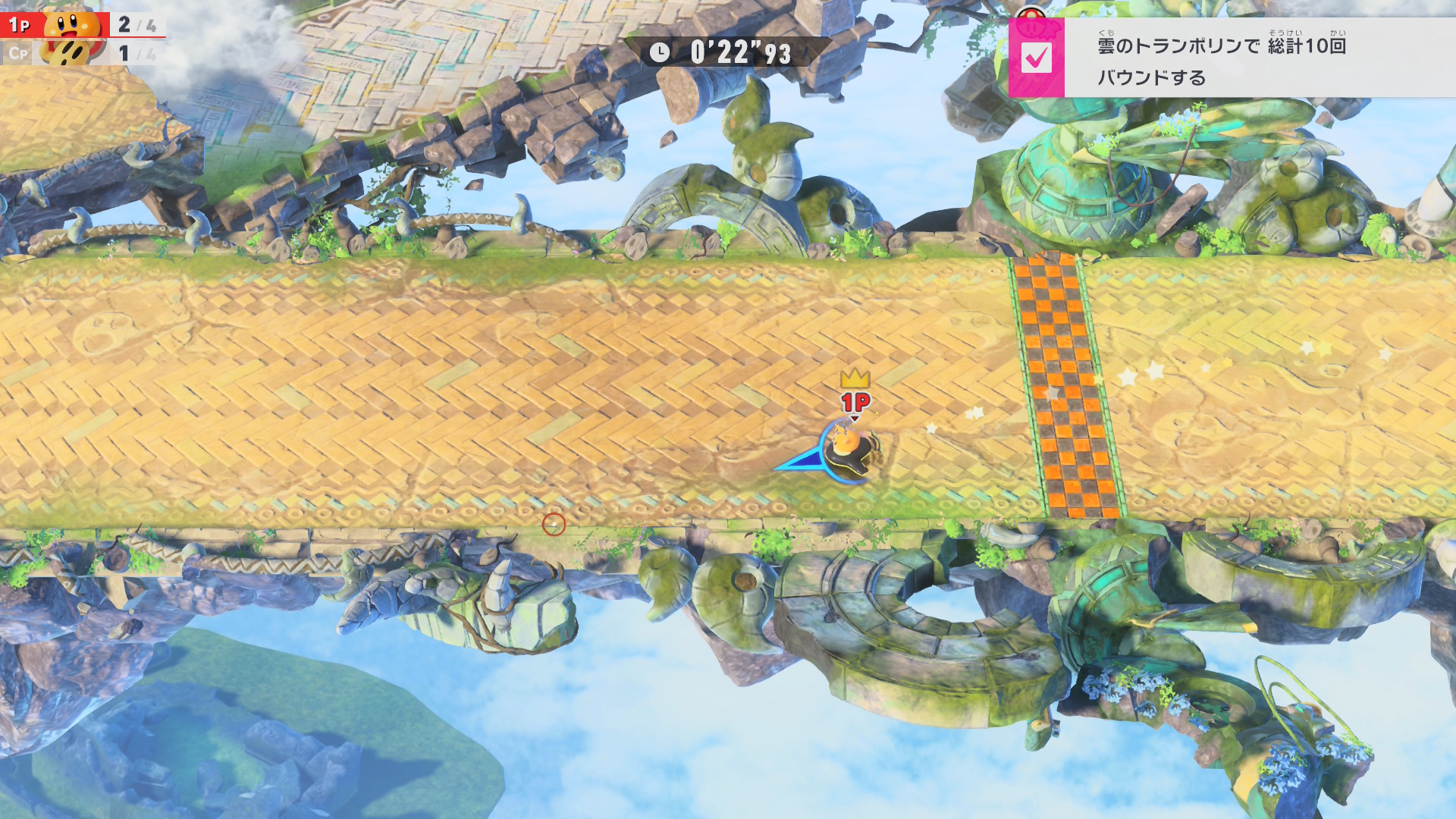Select the CP opponent portrait icon
This screenshot has width=1456, height=819.
pyautogui.click(x=71, y=53)
